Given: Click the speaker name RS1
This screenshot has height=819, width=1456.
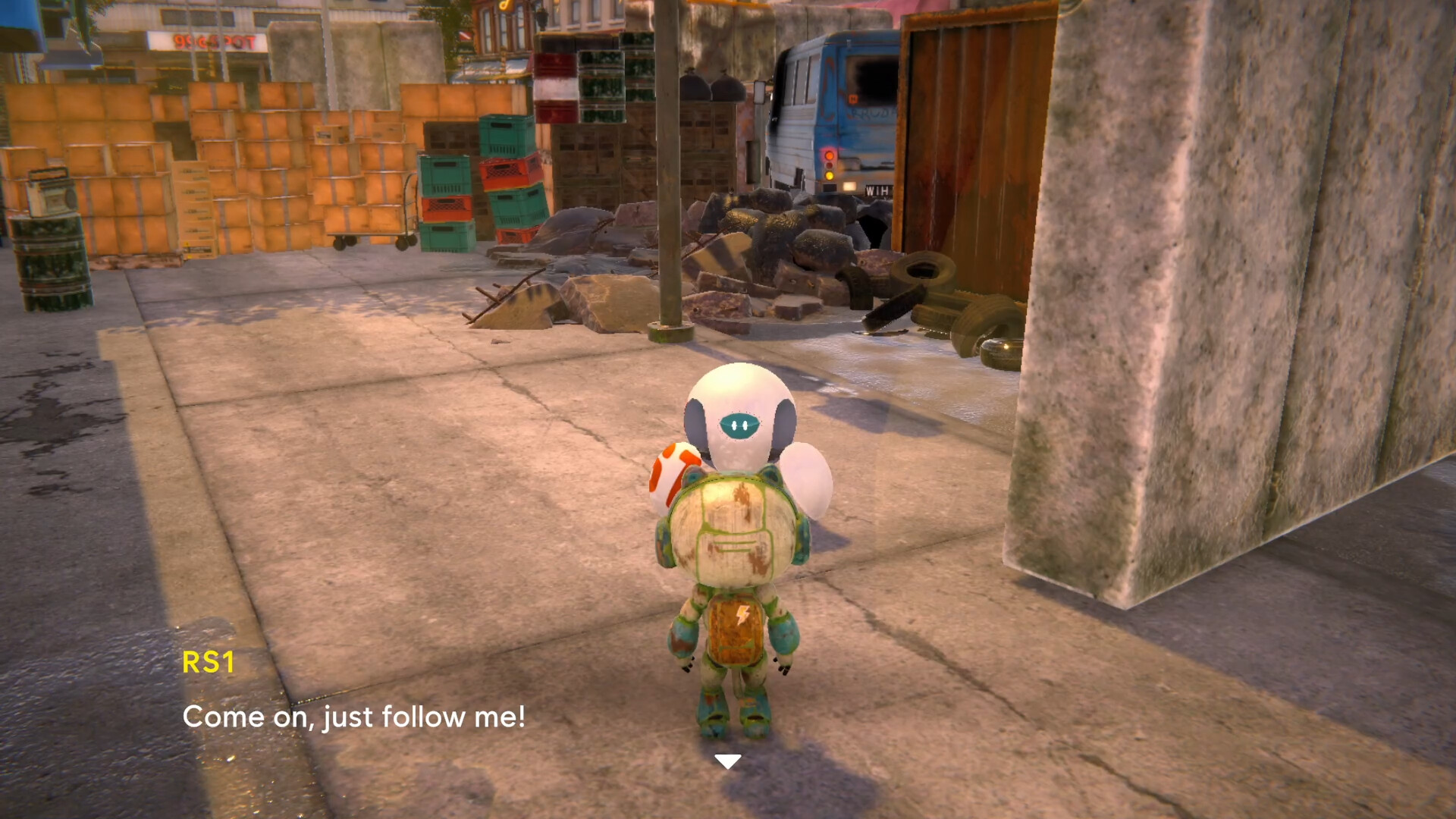Looking at the screenshot, I should [x=211, y=663].
